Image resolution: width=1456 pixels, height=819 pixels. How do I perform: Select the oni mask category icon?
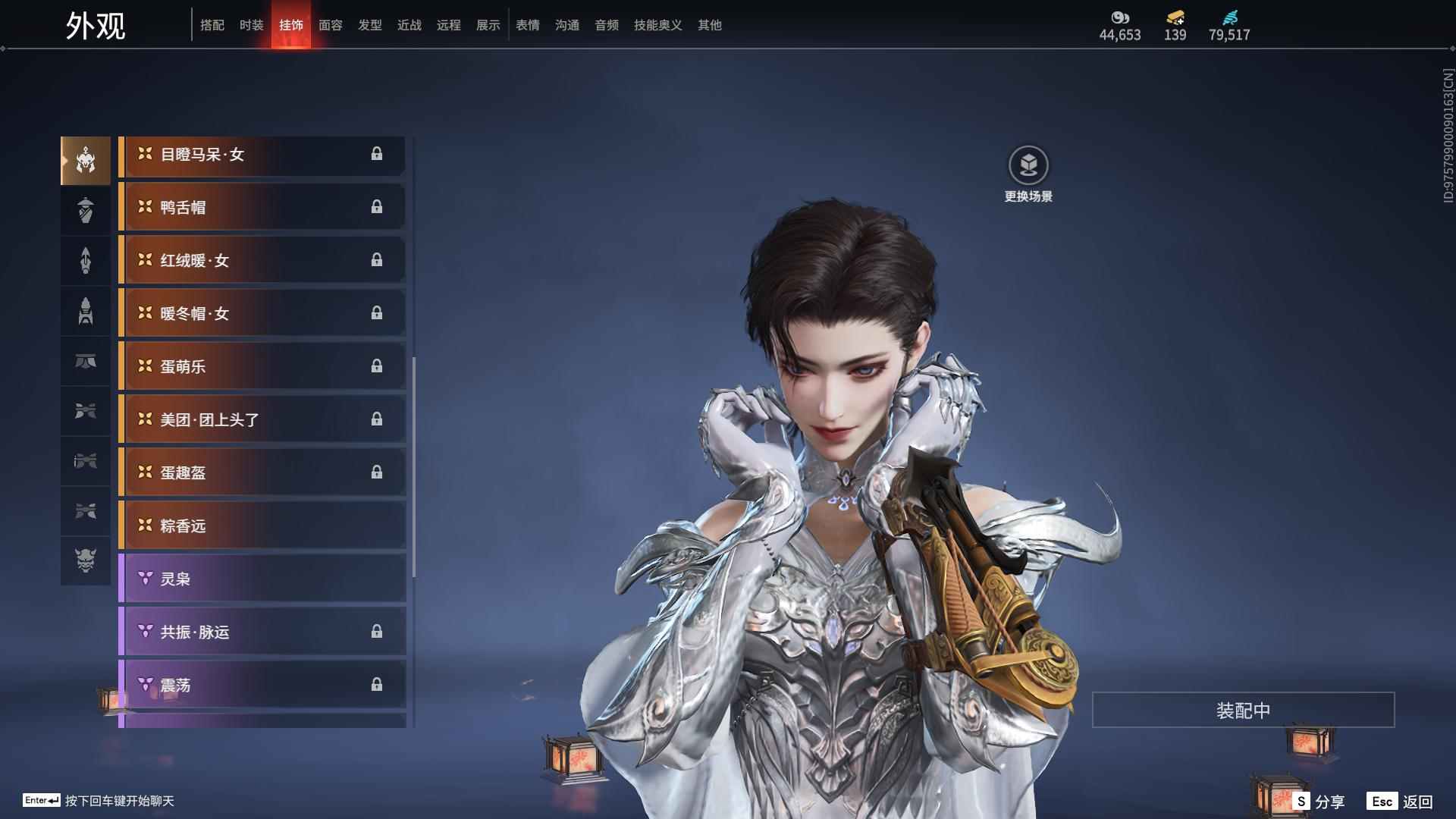coord(86,560)
